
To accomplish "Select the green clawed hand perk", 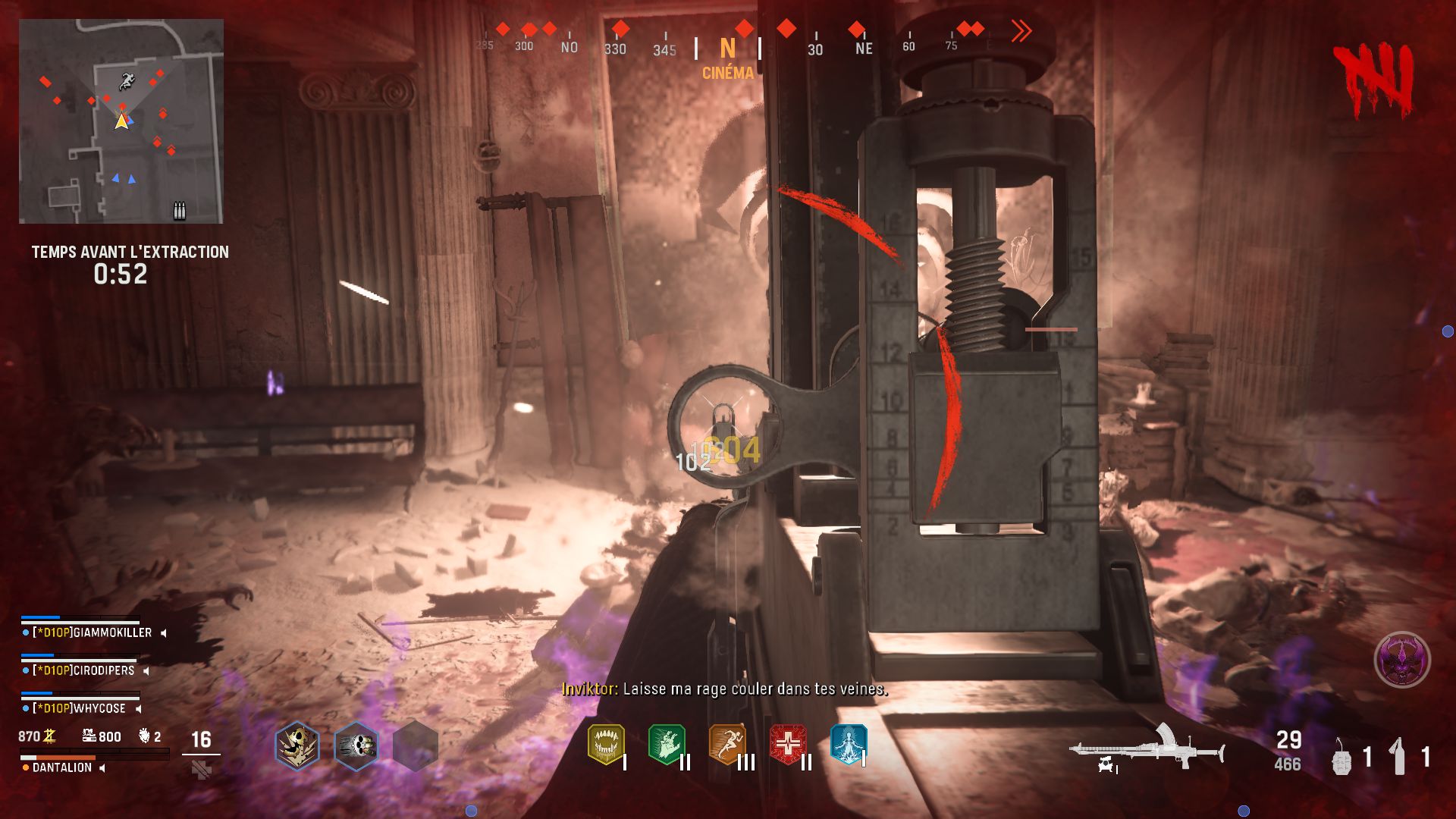I will pyautogui.click(x=667, y=745).
